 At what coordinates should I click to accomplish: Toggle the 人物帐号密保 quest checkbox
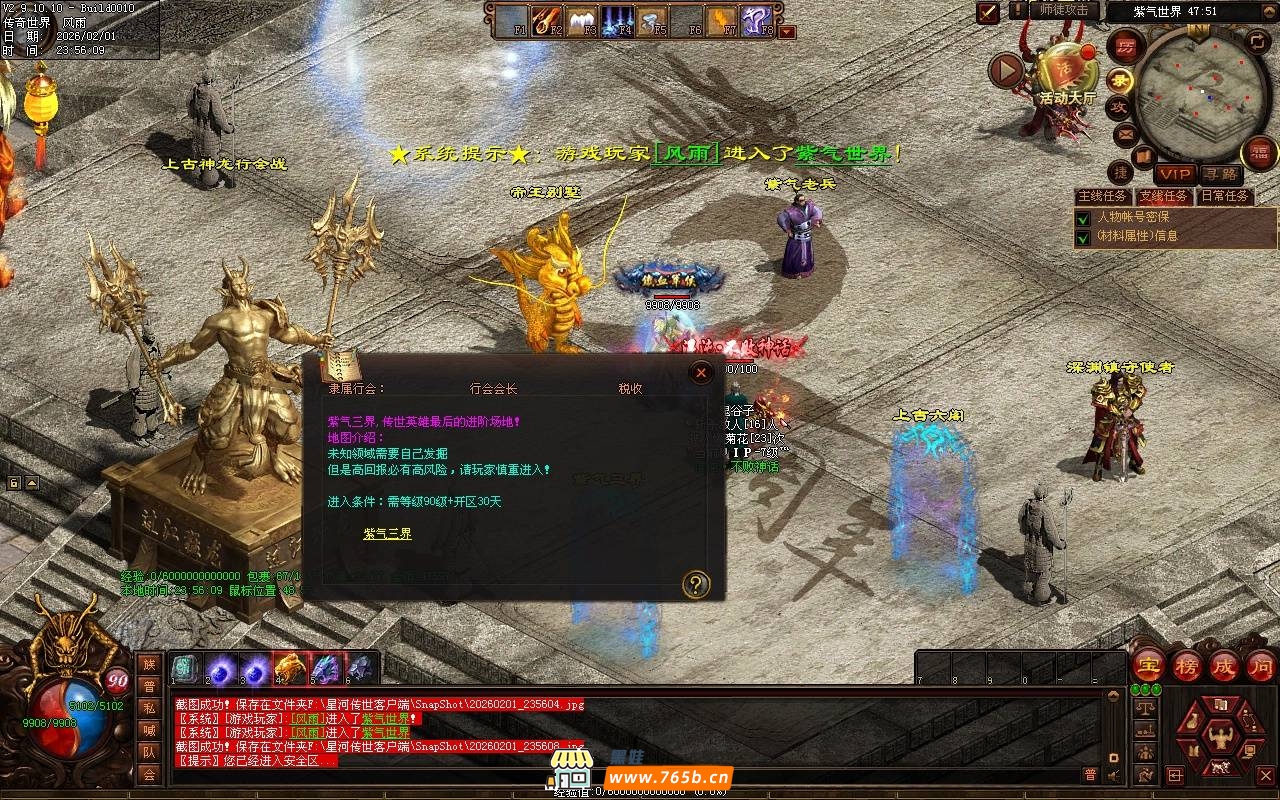(1082, 218)
